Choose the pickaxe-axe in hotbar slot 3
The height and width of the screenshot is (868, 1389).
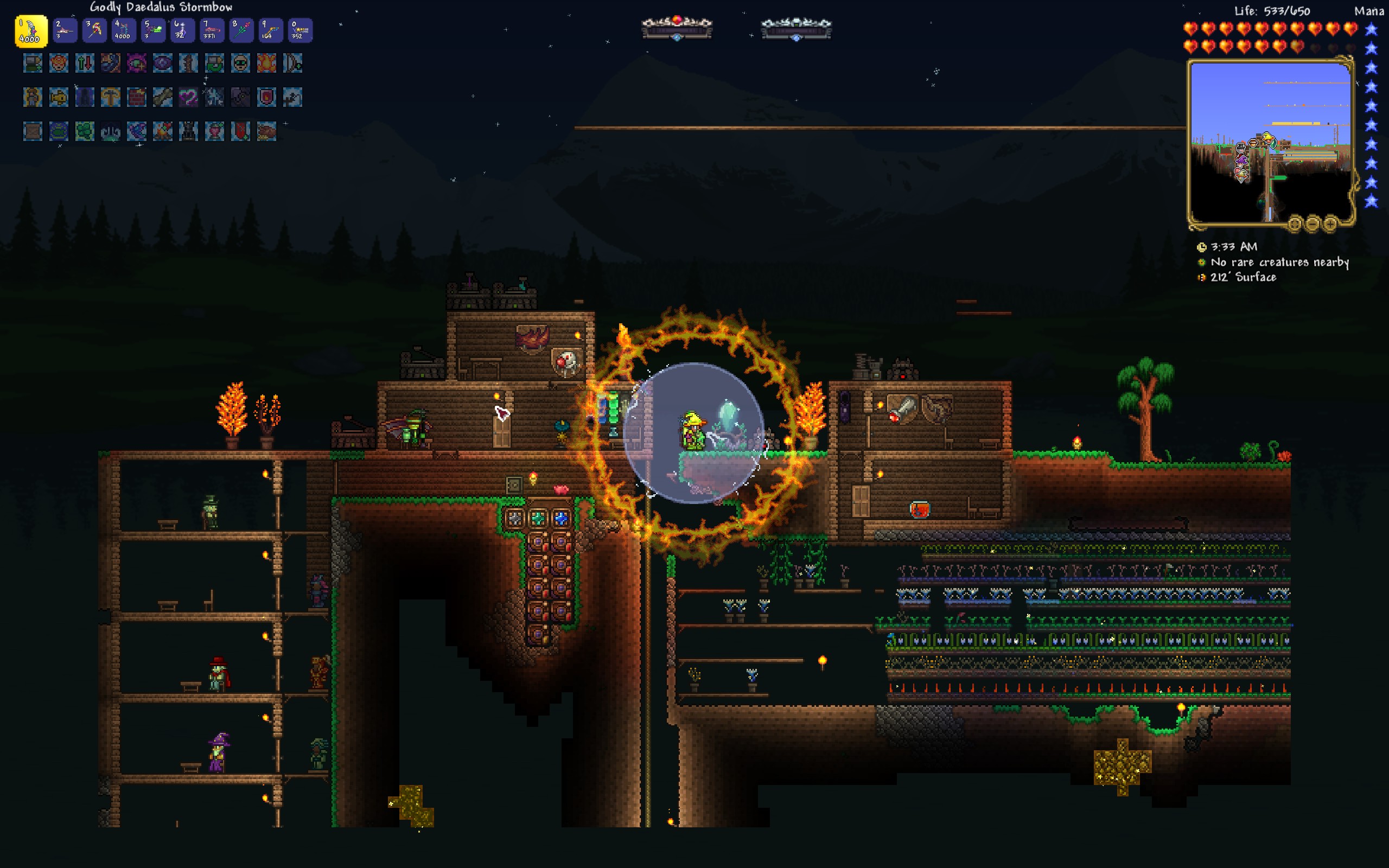pyautogui.click(x=94, y=30)
